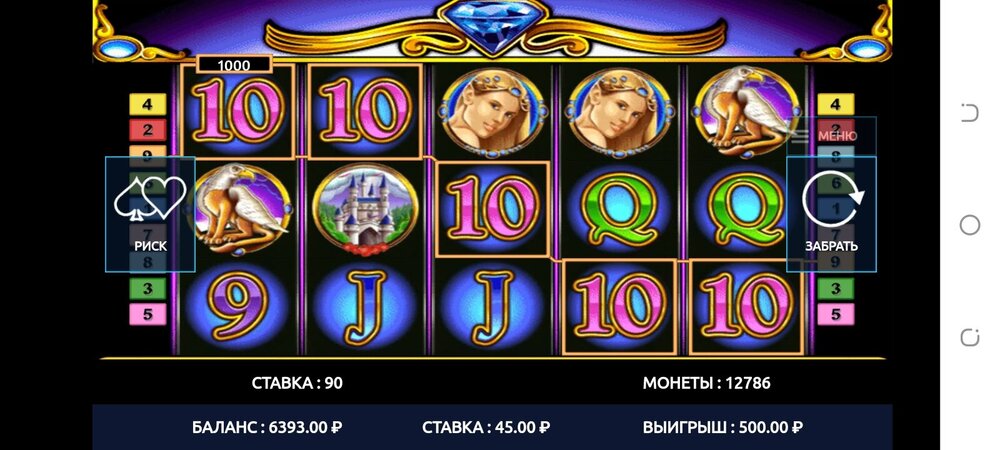This screenshot has width=1000, height=450.
Task: Tap the РИСК gamble button
Action: click(x=150, y=214)
